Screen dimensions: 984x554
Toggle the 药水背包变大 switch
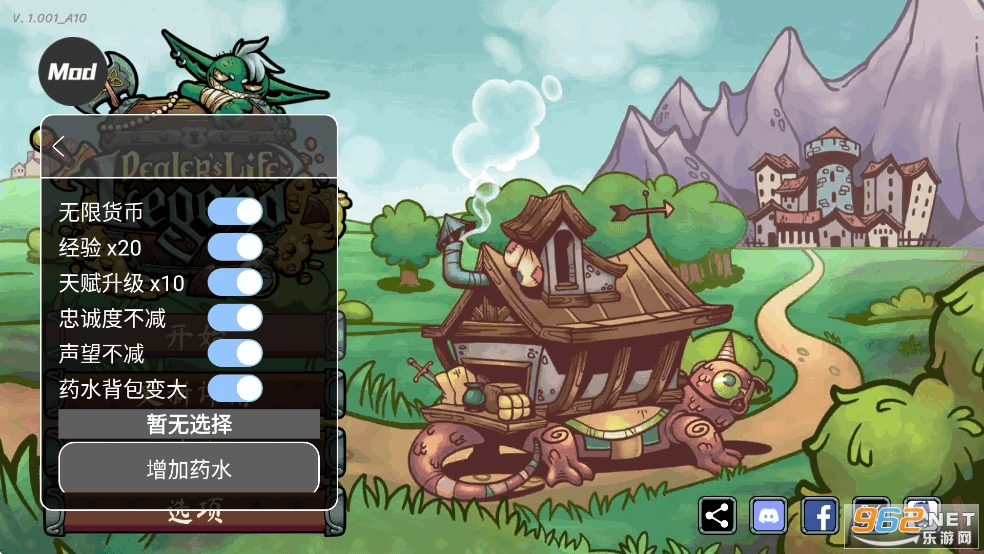[x=235, y=388]
